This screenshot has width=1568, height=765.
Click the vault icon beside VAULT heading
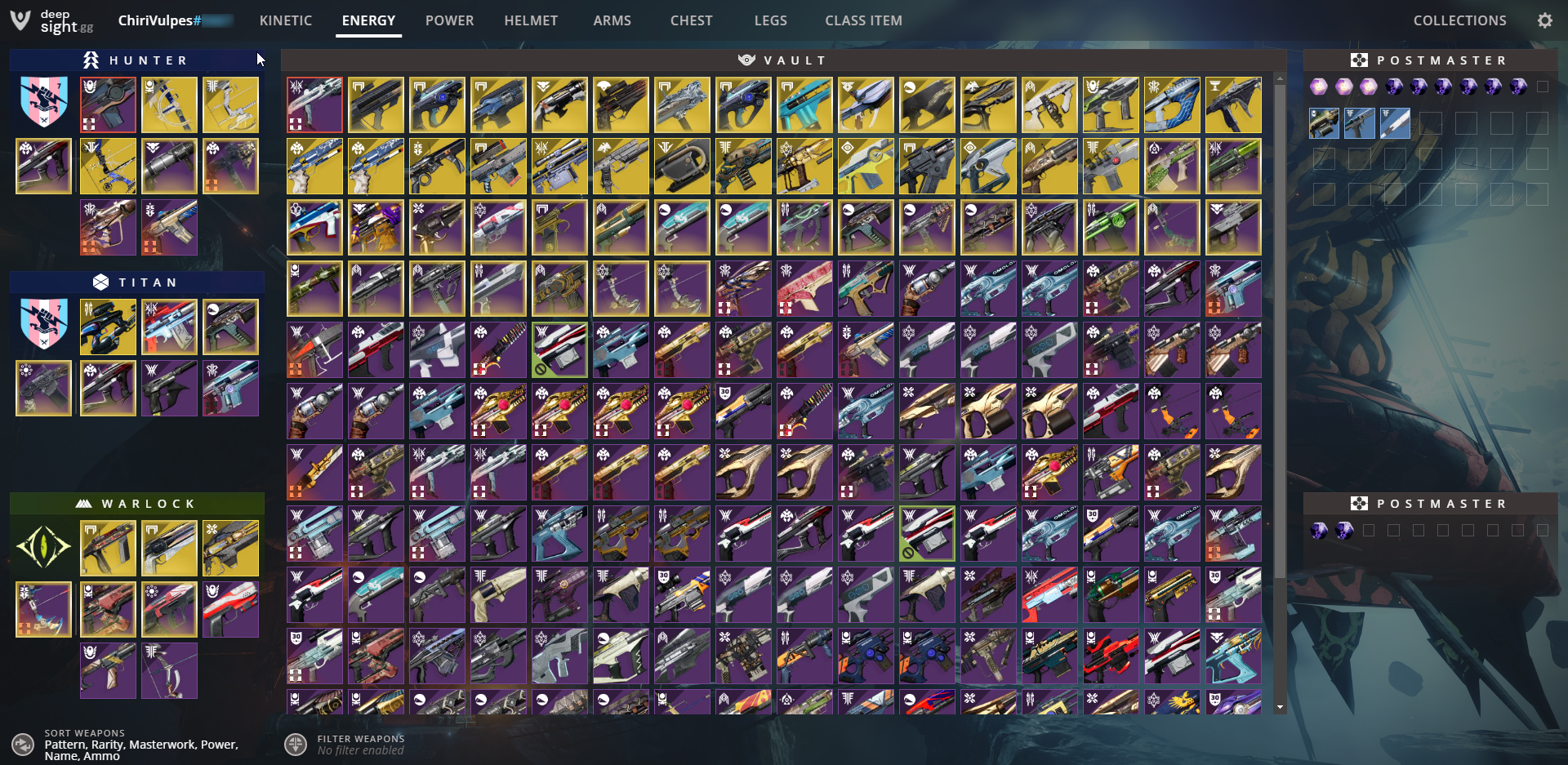coord(746,59)
